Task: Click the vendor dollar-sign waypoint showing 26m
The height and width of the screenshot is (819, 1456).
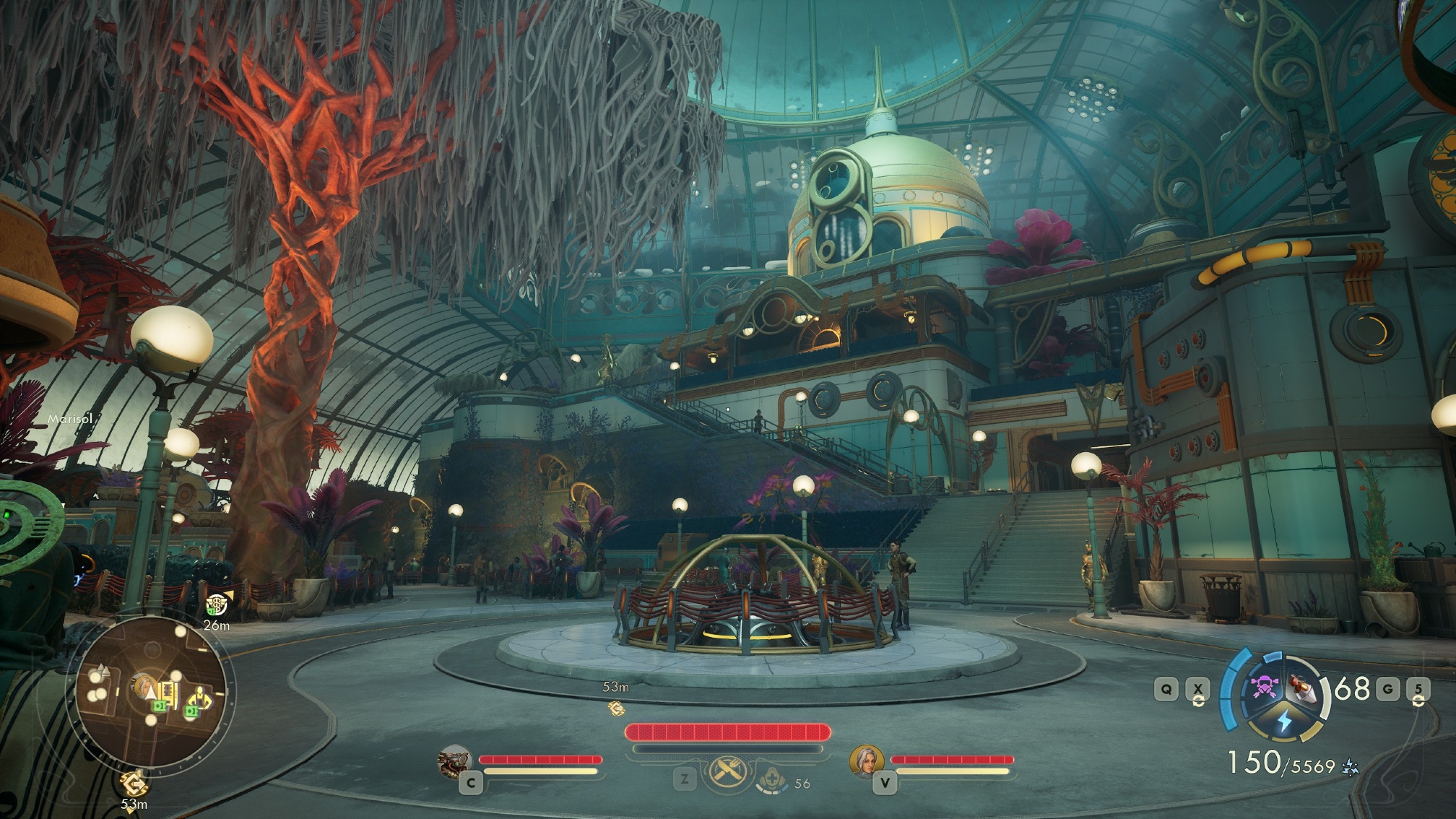Action: pyautogui.click(x=216, y=604)
